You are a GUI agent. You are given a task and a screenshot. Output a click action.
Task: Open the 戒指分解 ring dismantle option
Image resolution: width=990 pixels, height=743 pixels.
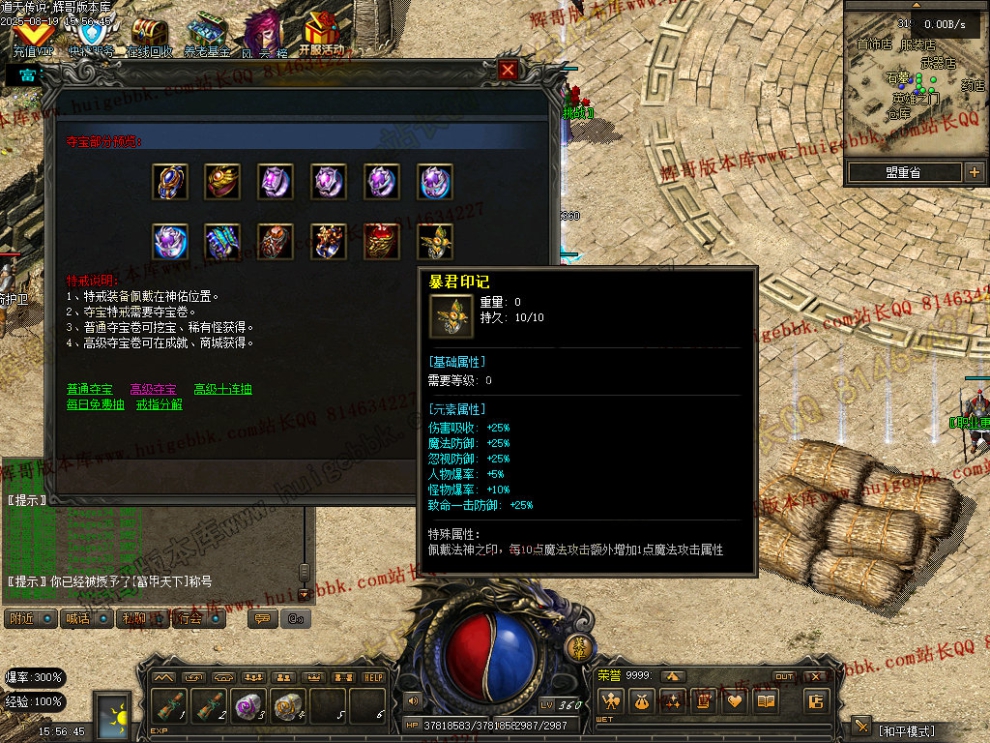159,405
